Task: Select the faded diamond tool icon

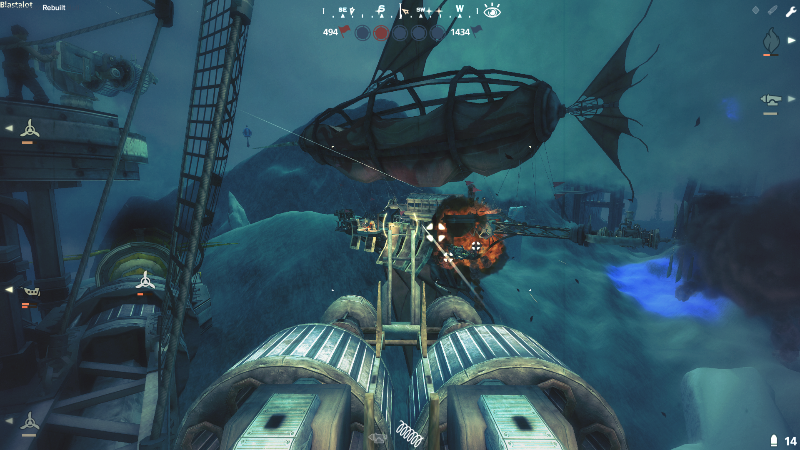Action: [756, 10]
